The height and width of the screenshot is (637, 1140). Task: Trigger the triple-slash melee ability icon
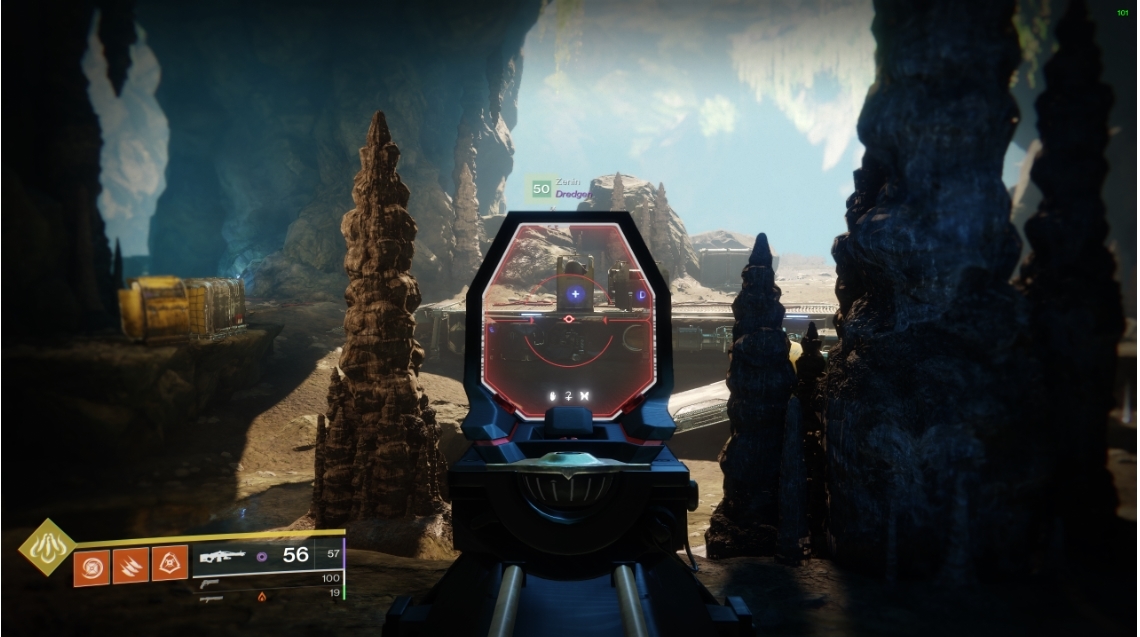(x=130, y=565)
